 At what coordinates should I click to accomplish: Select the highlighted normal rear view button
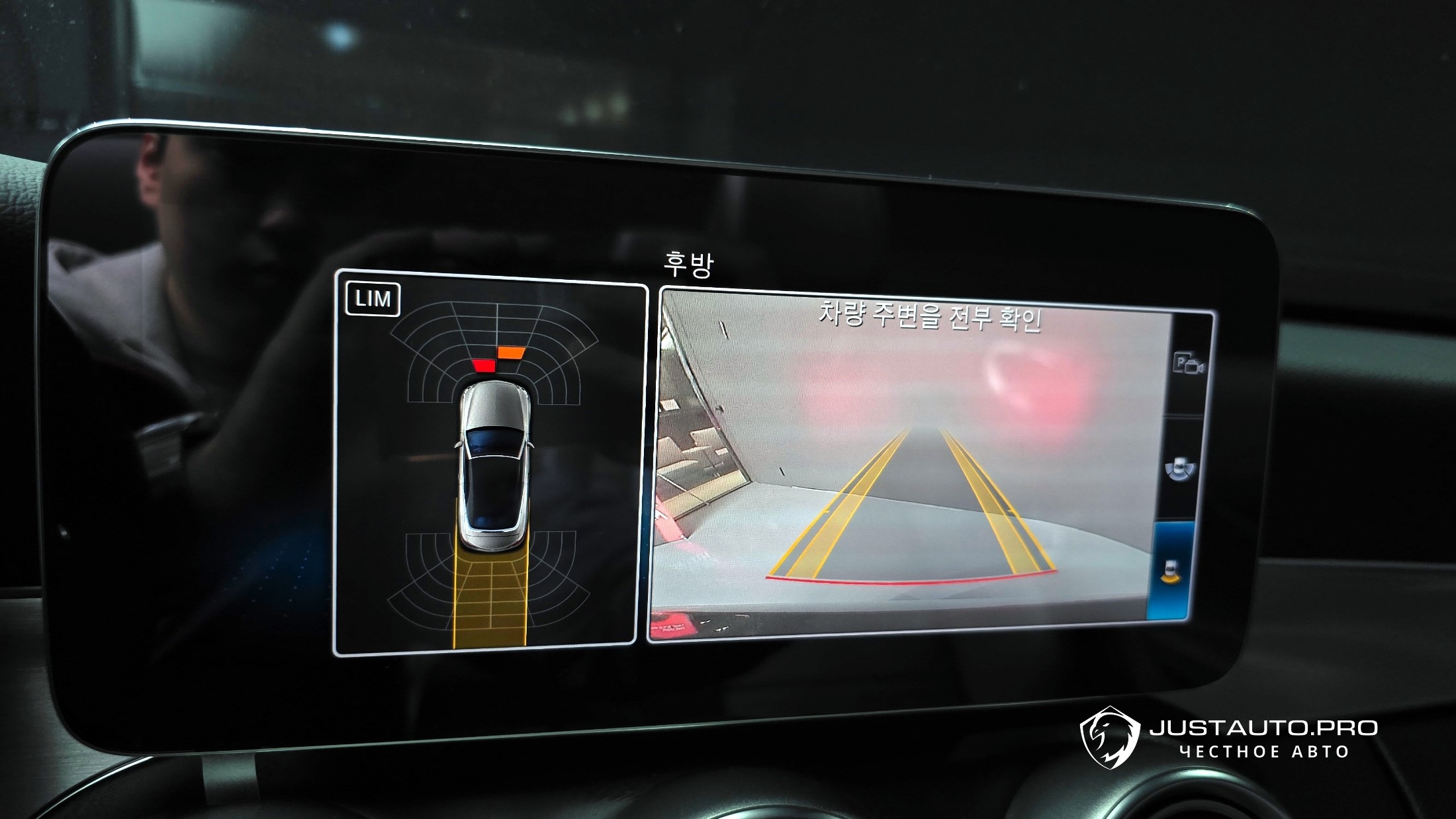pos(1171,570)
